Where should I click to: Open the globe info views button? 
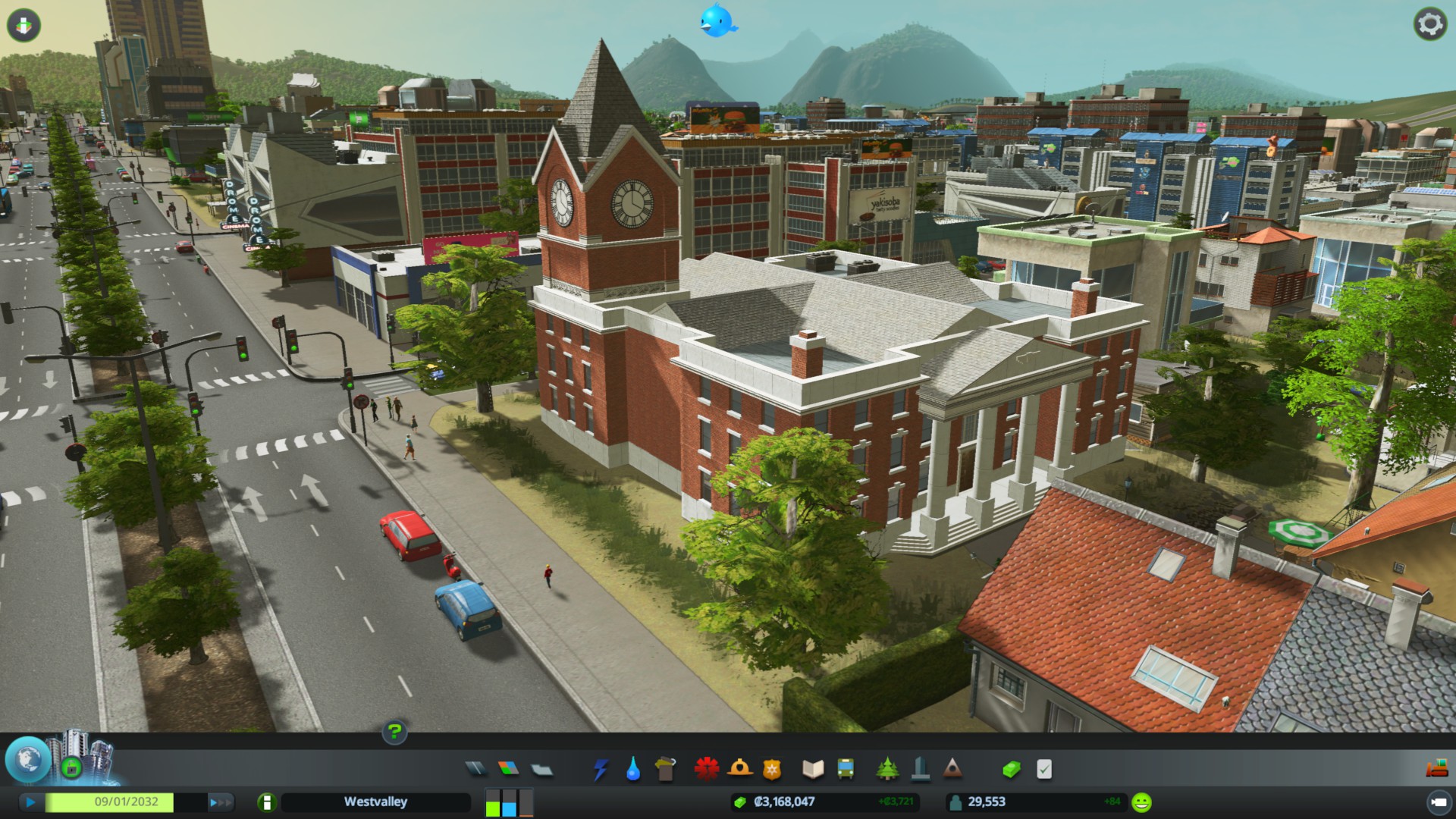pyautogui.click(x=28, y=759)
